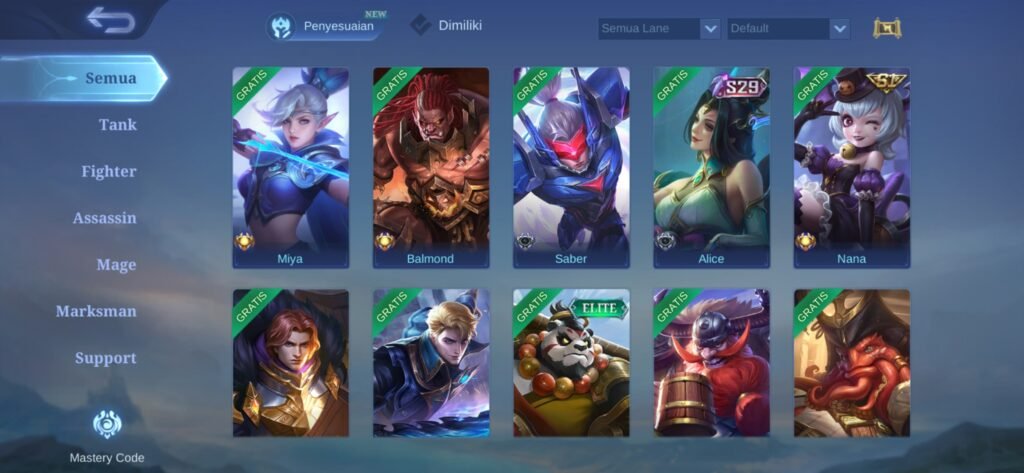View the Support heroes list
The image size is (1024, 473).
[106, 358]
